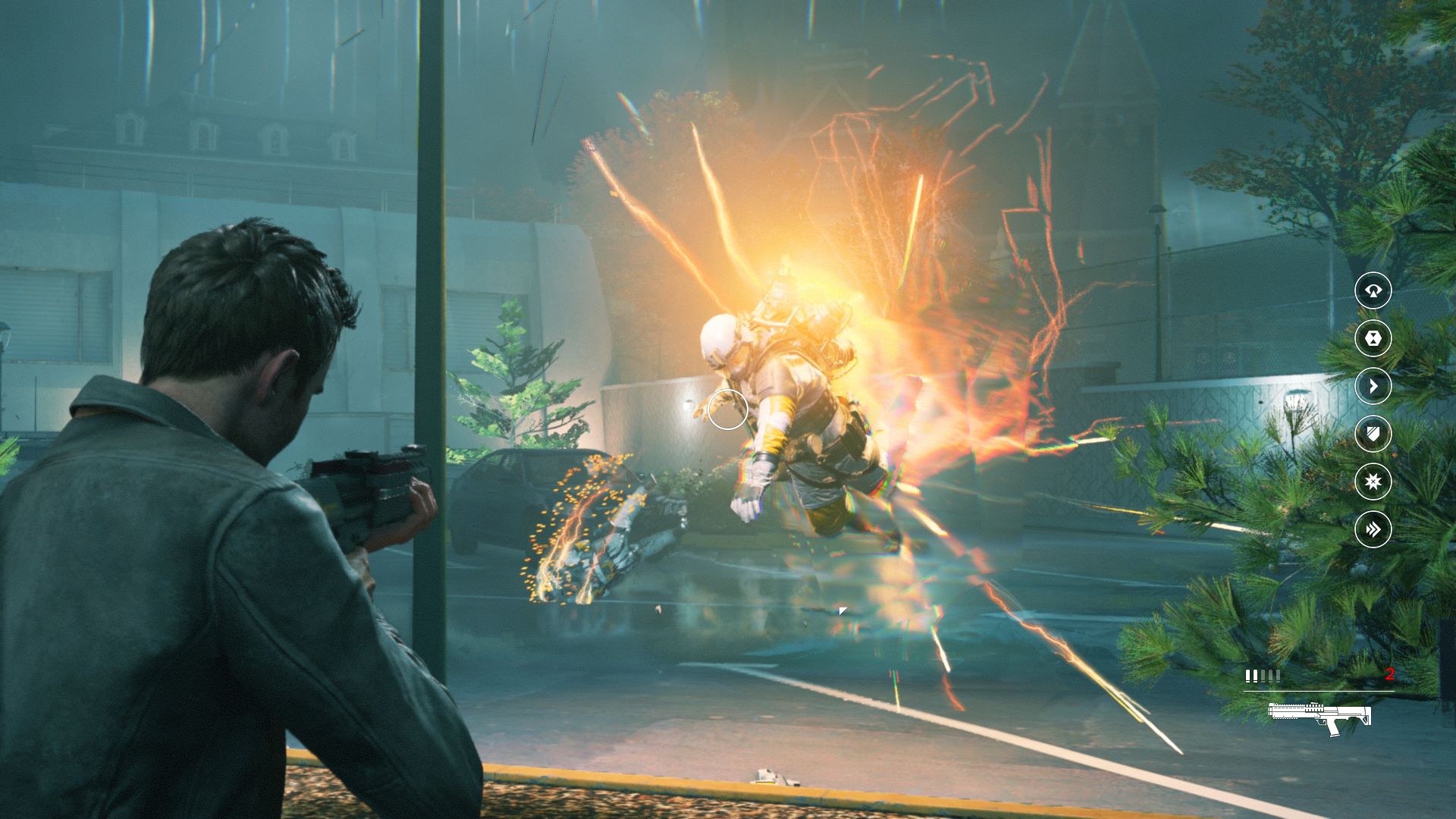
Task: Fire the Time Blast starburst ability
Action: [x=1373, y=482]
